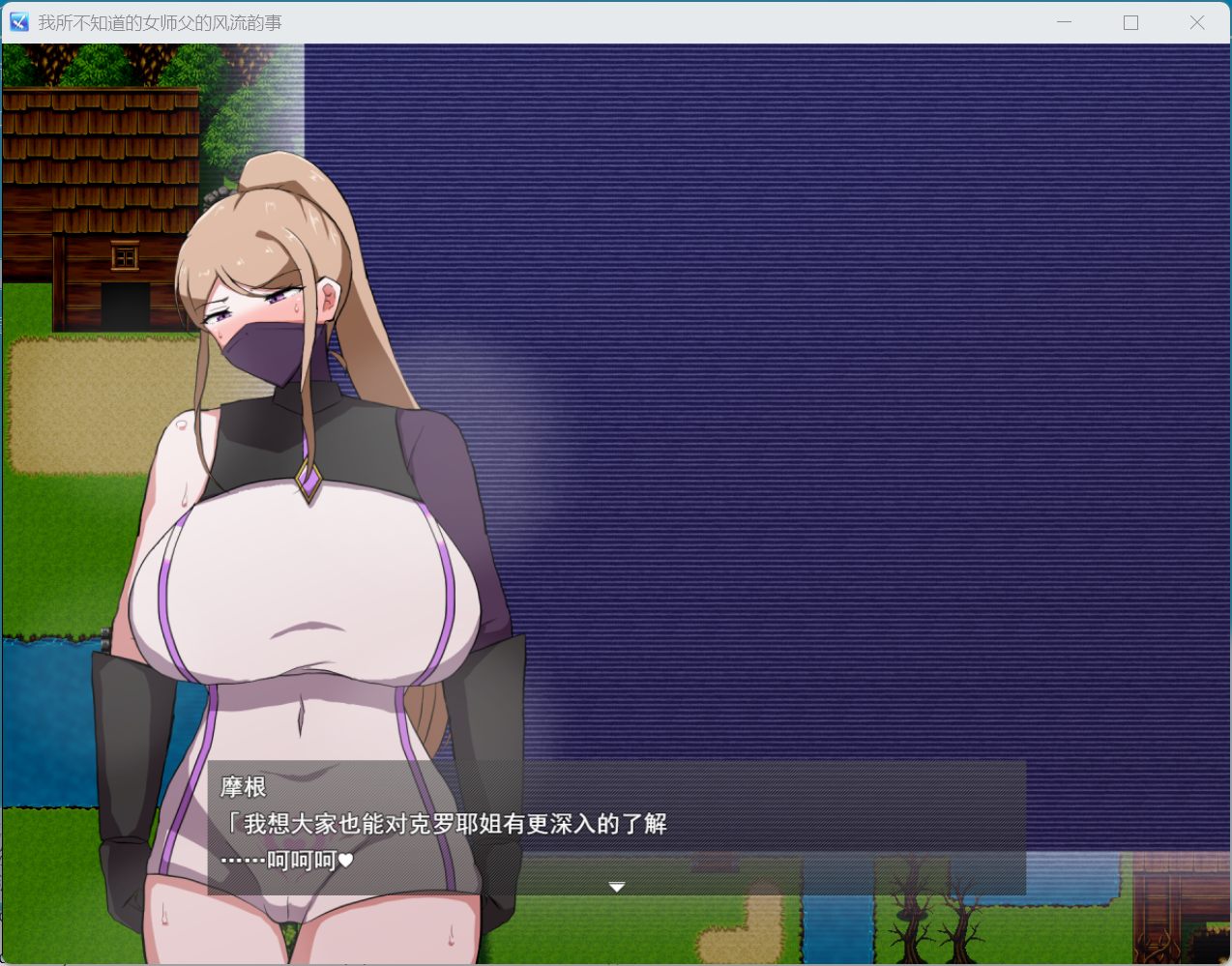Close the game window
Image resolution: width=1232 pixels, height=966 pixels.
(x=1196, y=22)
